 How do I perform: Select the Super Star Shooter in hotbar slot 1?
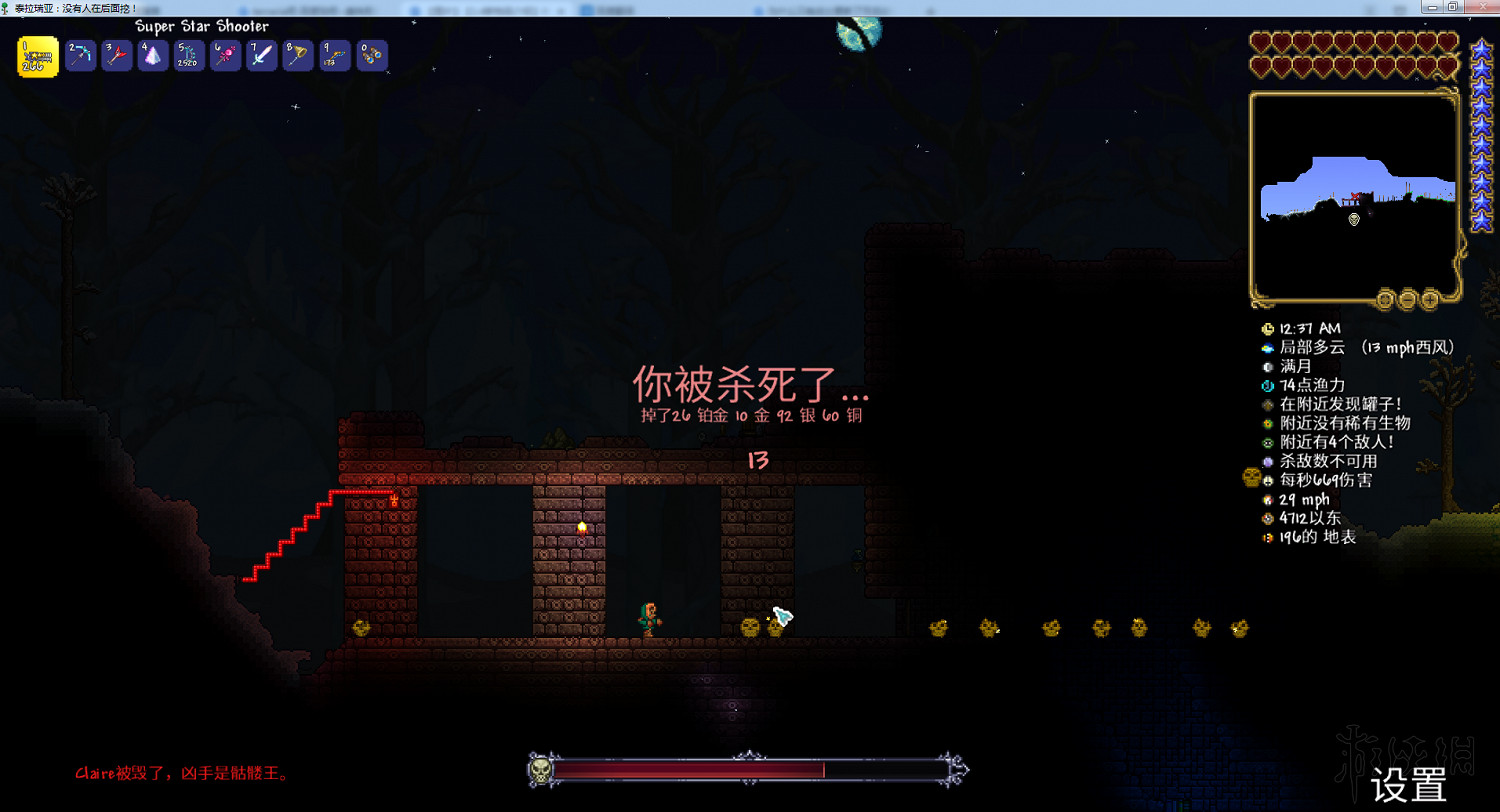(x=36, y=57)
